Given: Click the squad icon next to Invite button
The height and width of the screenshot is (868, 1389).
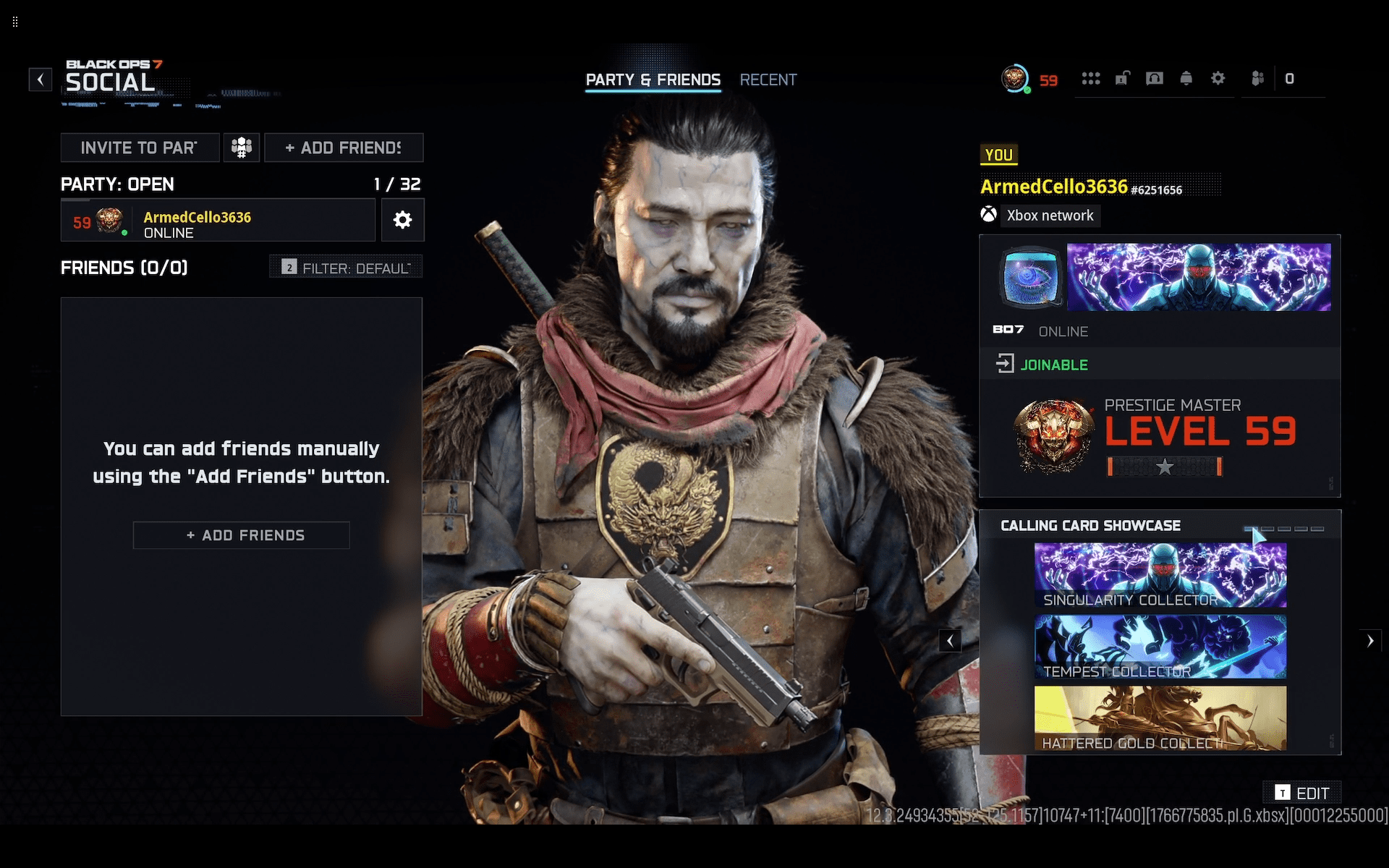Looking at the screenshot, I should coord(241,147).
